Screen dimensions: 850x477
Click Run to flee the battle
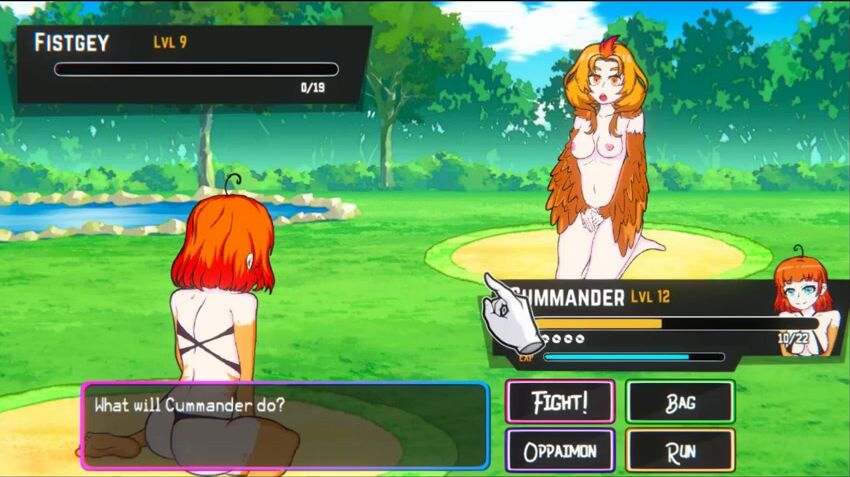pos(680,451)
